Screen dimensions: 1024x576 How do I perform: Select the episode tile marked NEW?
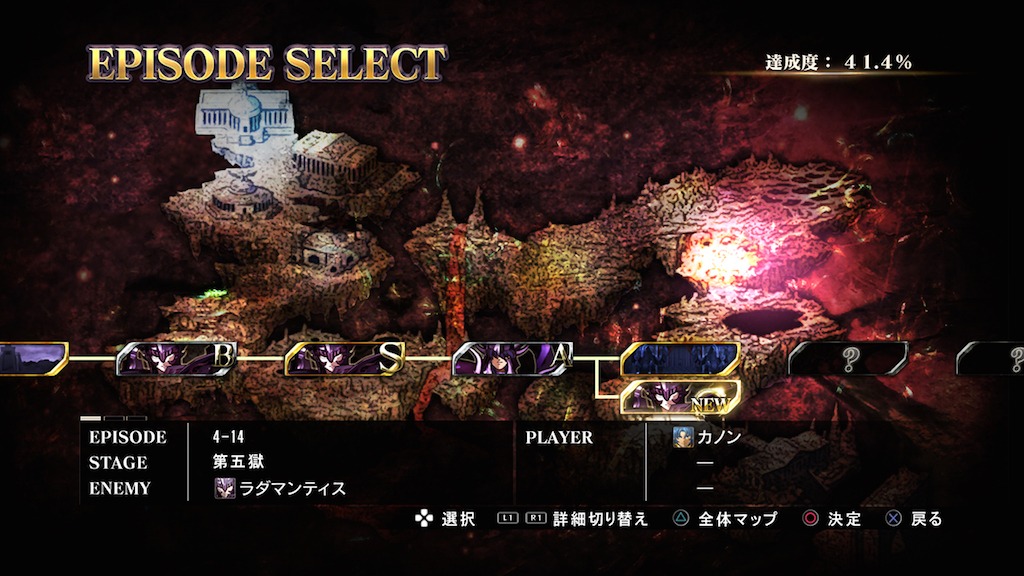click(x=680, y=398)
